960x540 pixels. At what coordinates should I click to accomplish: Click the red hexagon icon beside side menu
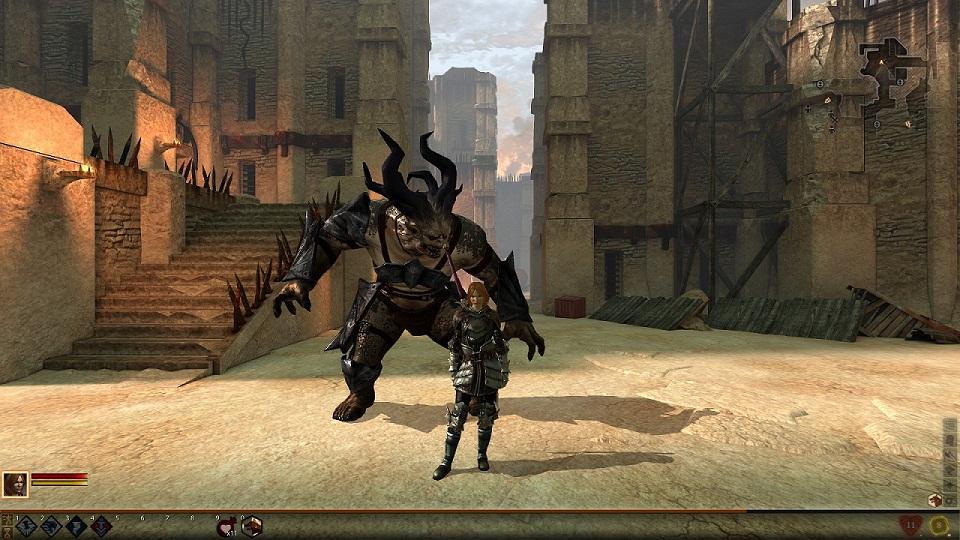[935, 500]
